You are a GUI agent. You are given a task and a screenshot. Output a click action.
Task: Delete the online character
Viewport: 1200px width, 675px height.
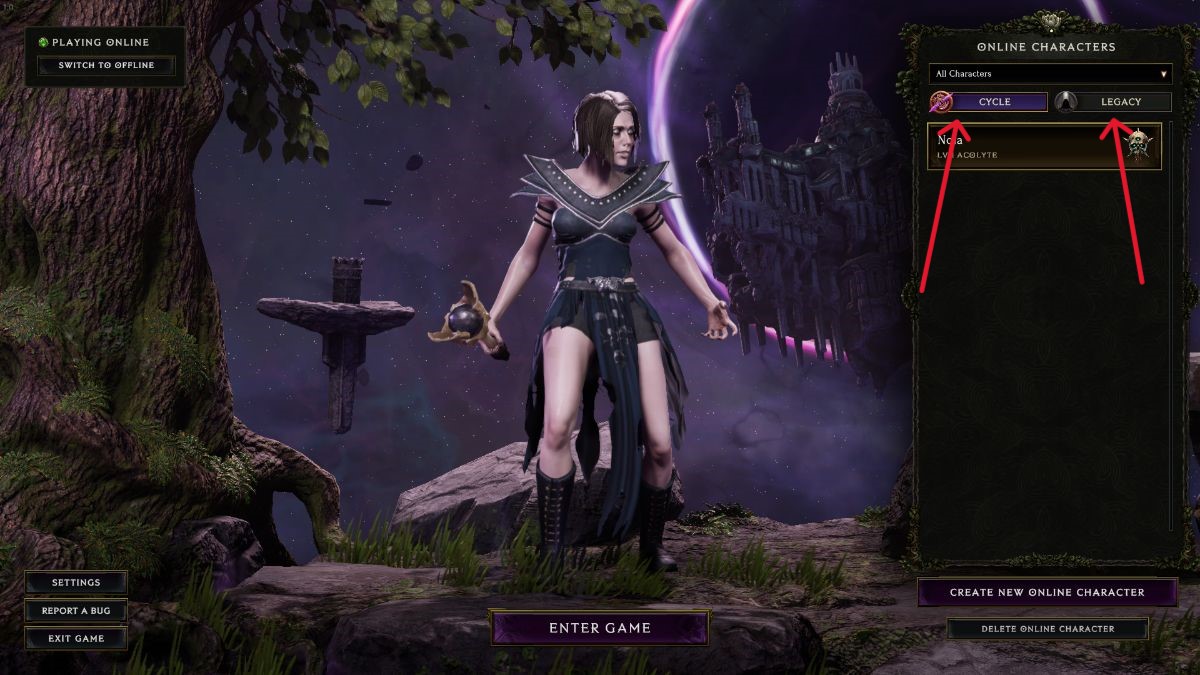[1047, 629]
